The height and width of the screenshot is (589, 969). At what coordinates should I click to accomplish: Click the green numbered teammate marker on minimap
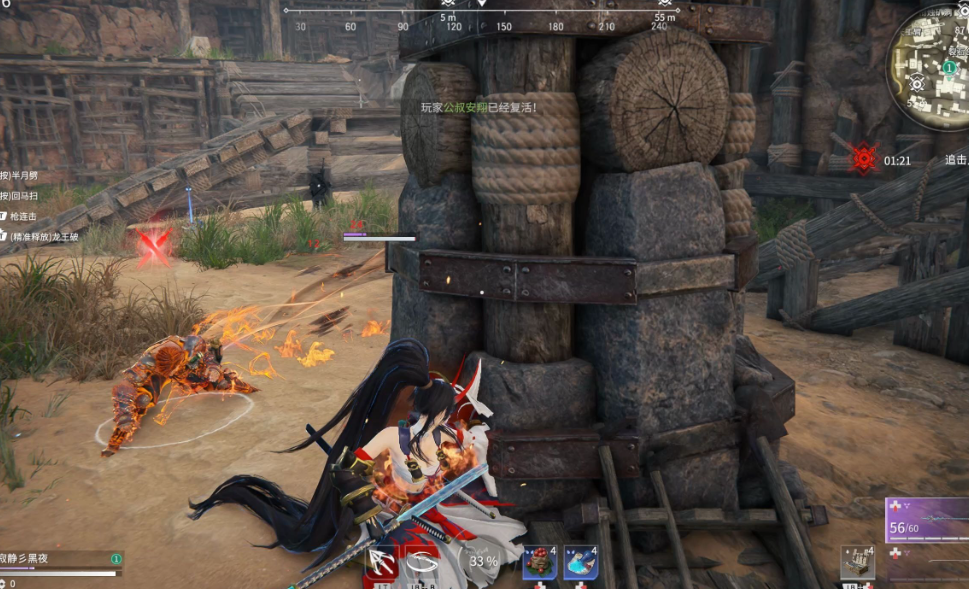(x=948, y=66)
